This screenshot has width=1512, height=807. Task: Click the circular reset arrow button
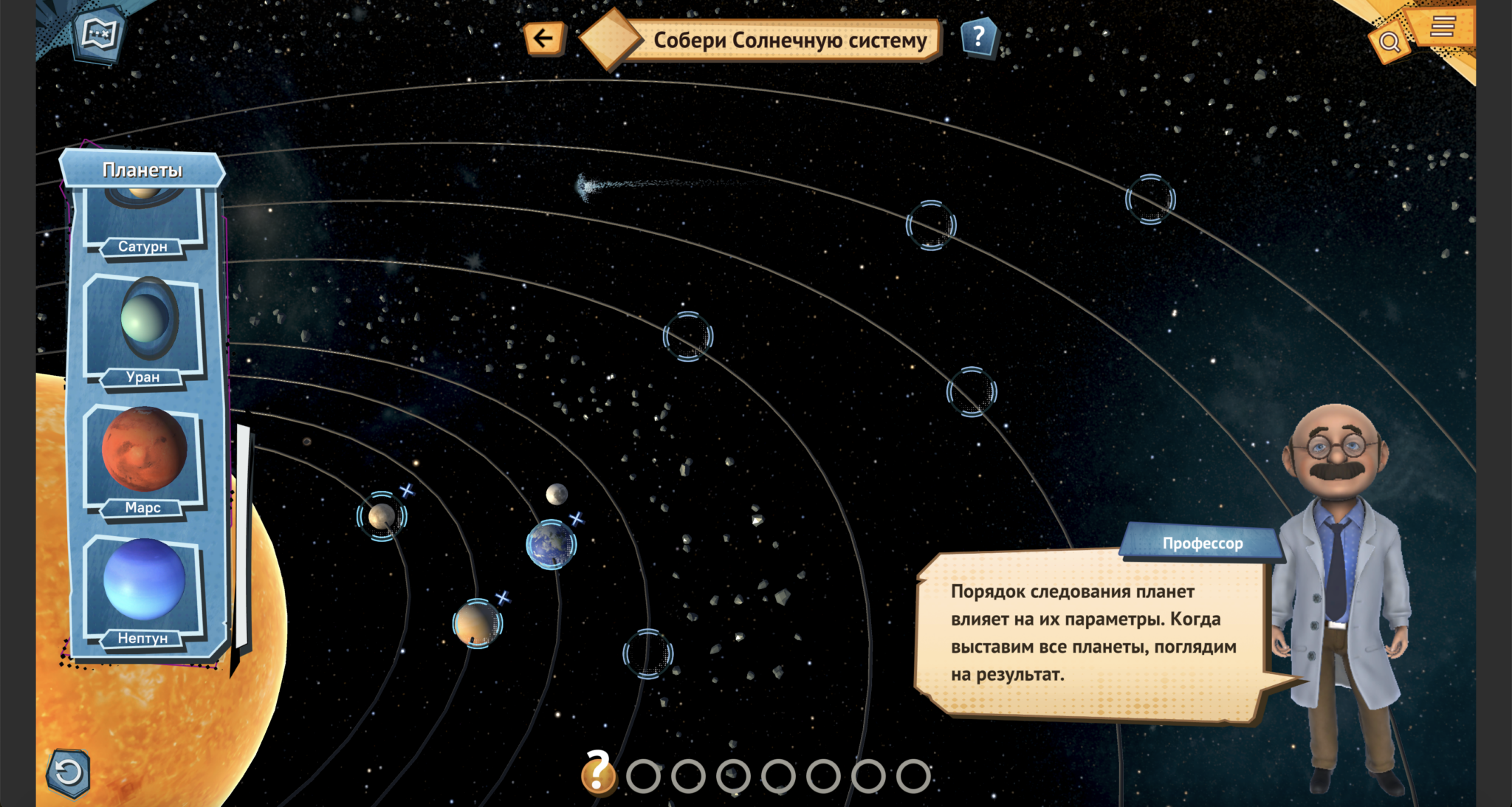[69, 773]
